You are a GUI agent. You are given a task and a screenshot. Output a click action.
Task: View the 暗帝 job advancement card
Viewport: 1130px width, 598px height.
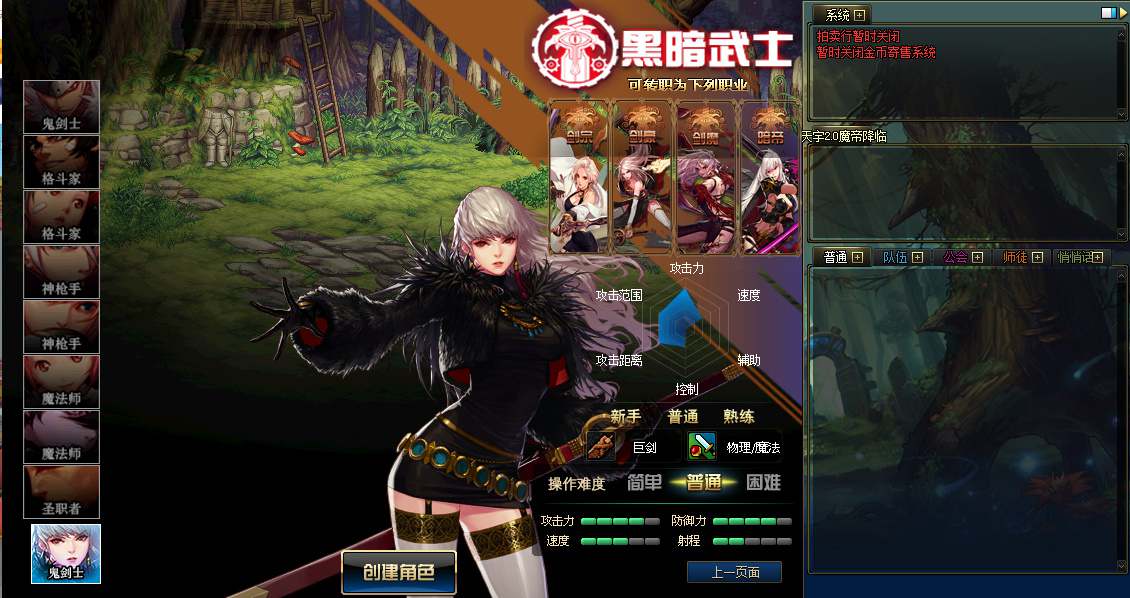[x=768, y=178]
